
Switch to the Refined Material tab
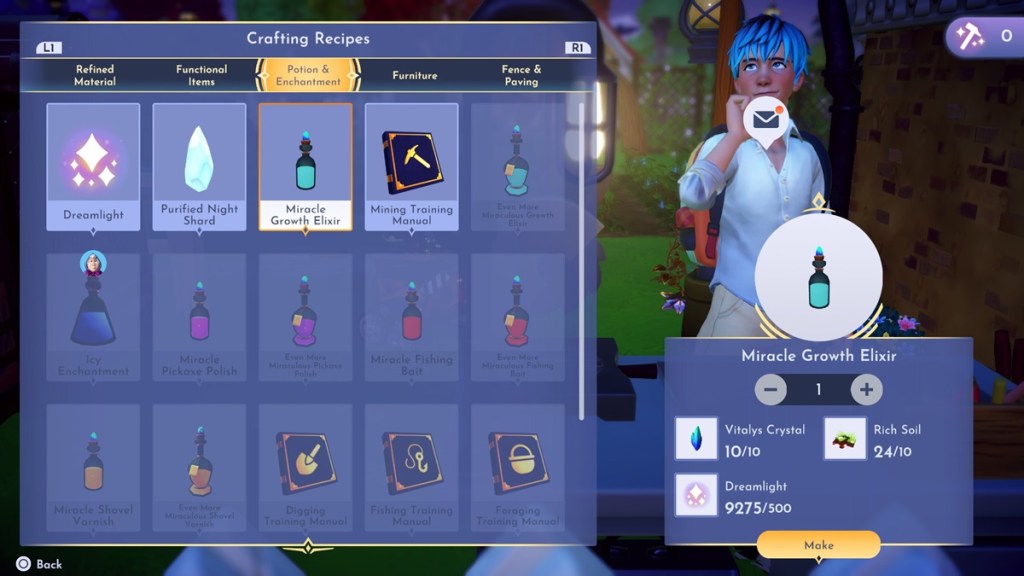(95, 75)
